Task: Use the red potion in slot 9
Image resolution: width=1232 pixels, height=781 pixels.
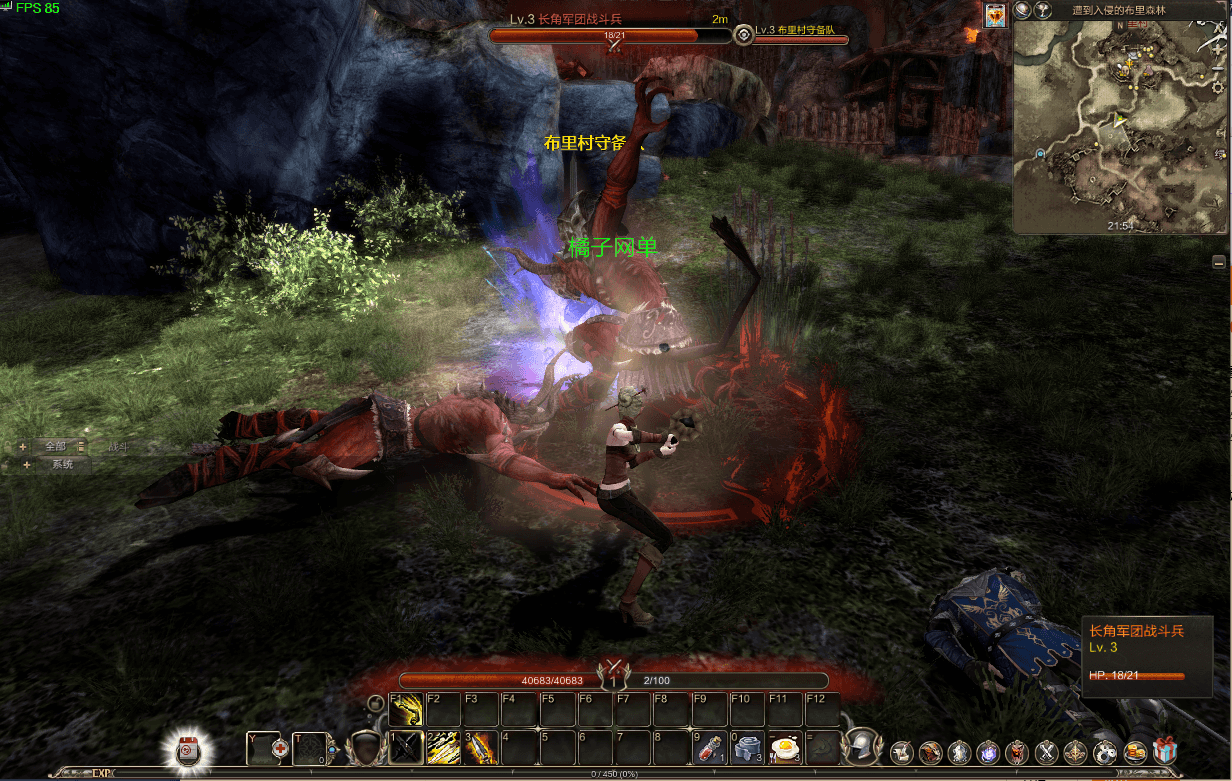Action: coord(709,747)
